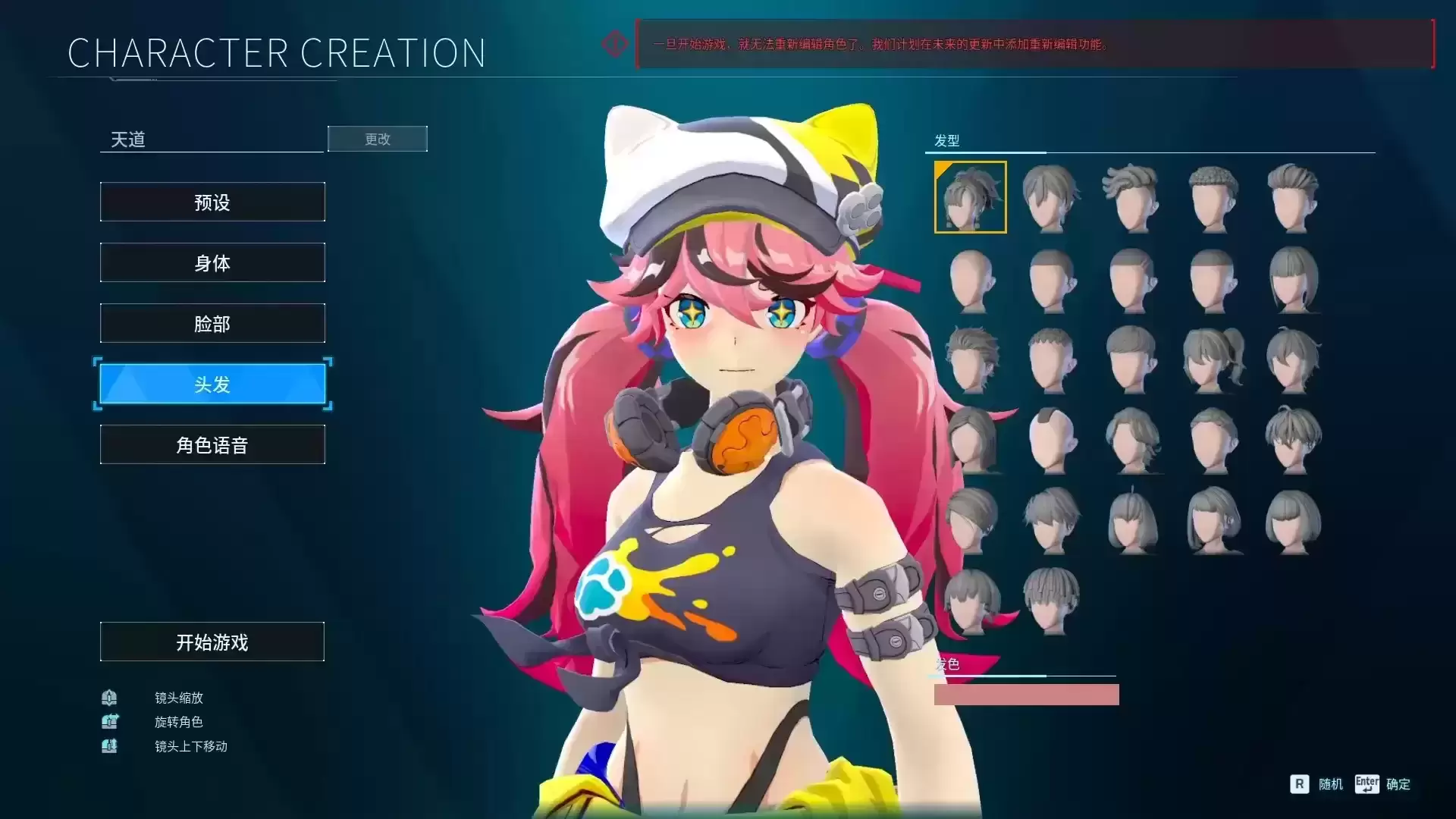Open the 身体 body menu

pos(212,262)
